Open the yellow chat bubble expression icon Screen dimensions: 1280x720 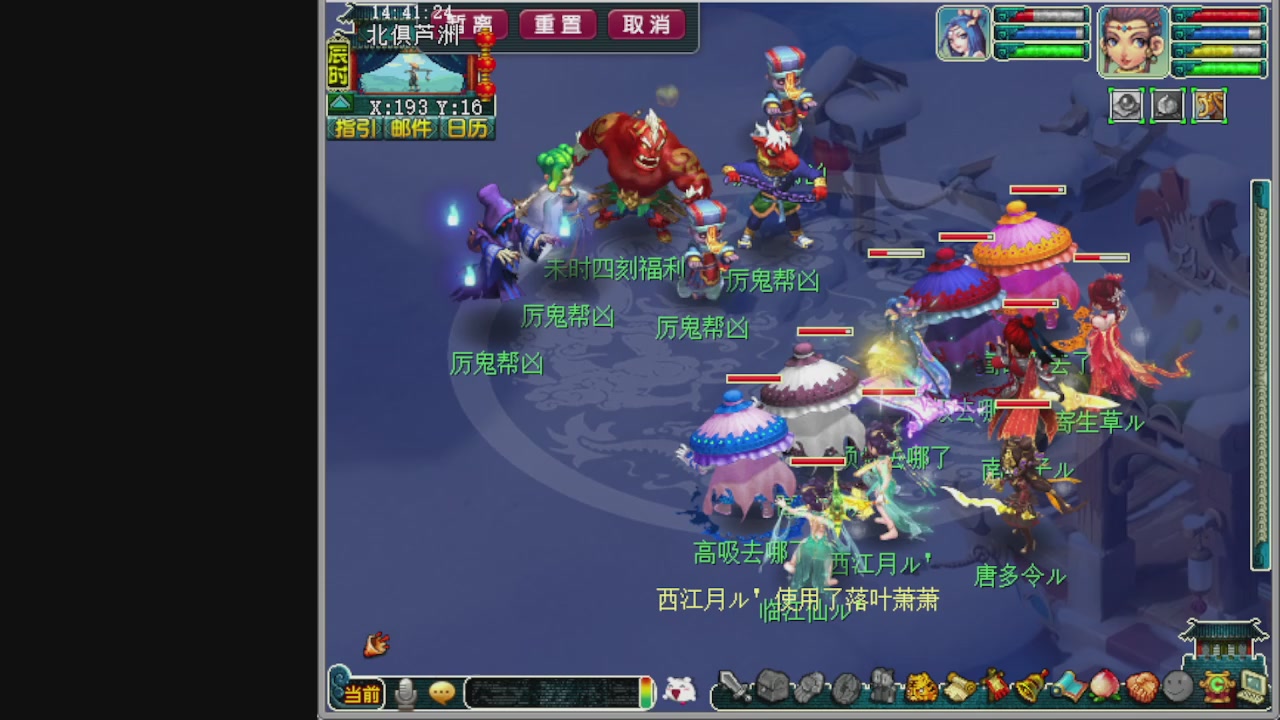(442, 691)
